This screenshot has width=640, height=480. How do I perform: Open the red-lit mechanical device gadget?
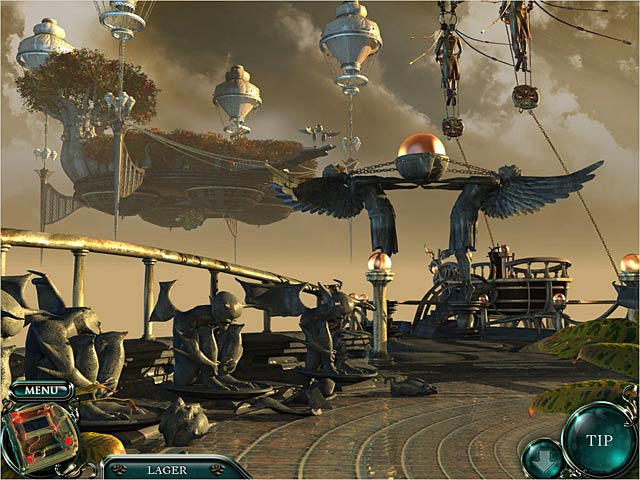(x=38, y=436)
